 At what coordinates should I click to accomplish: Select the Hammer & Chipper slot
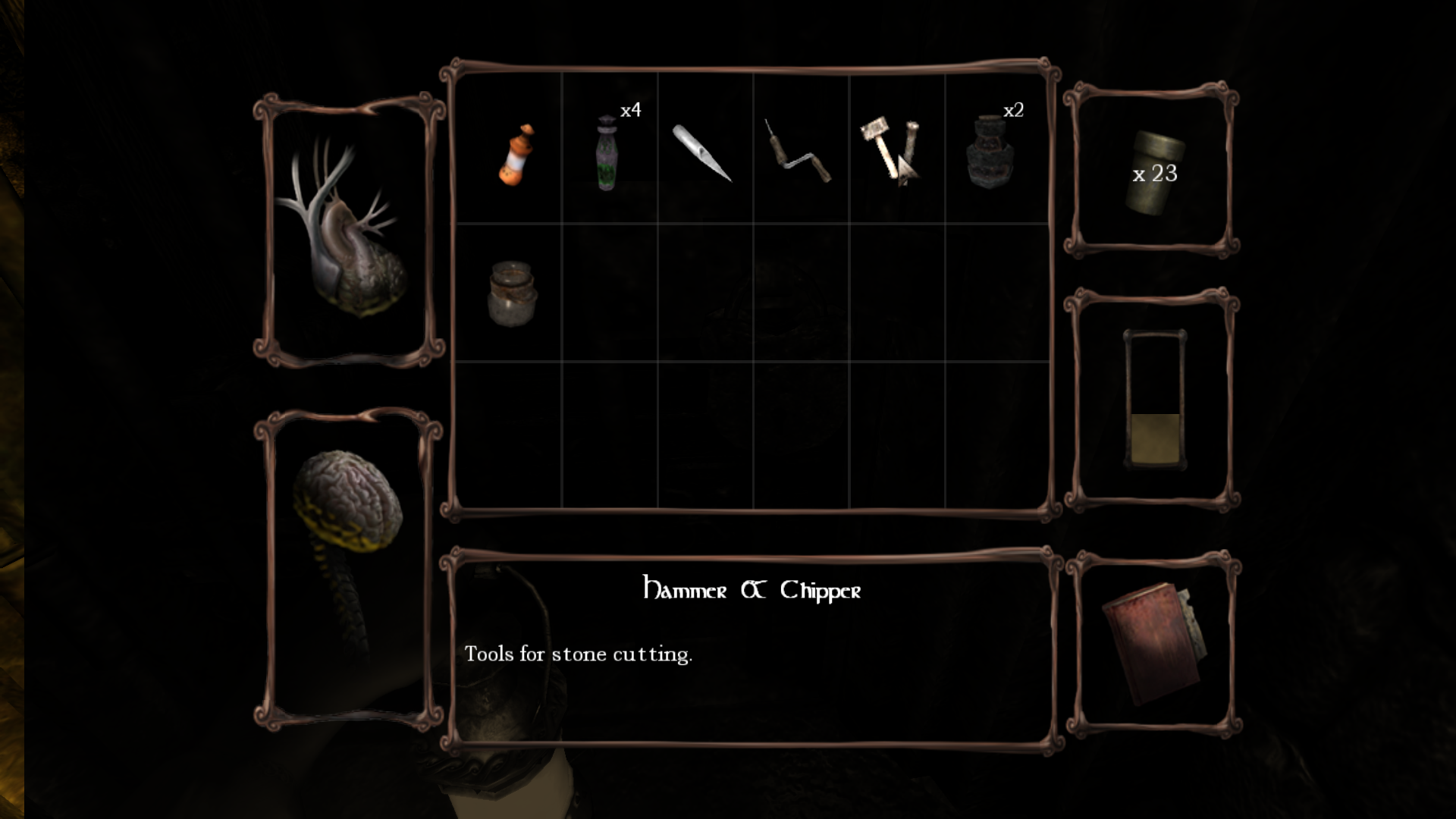890,150
